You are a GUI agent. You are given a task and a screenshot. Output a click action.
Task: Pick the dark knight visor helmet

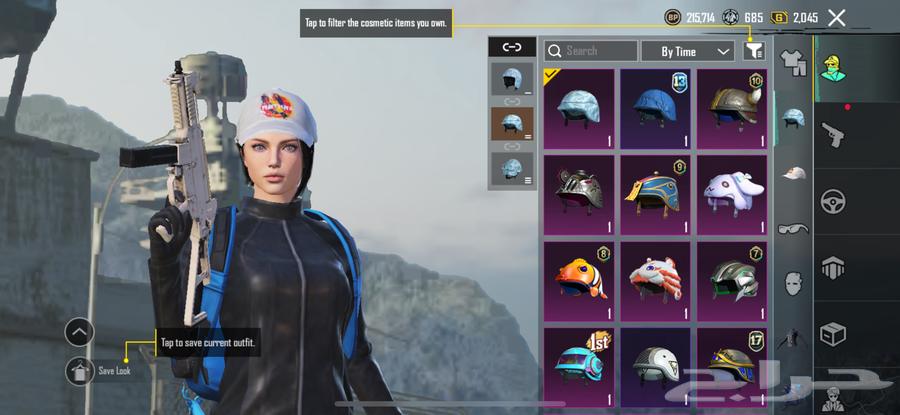(x=579, y=190)
